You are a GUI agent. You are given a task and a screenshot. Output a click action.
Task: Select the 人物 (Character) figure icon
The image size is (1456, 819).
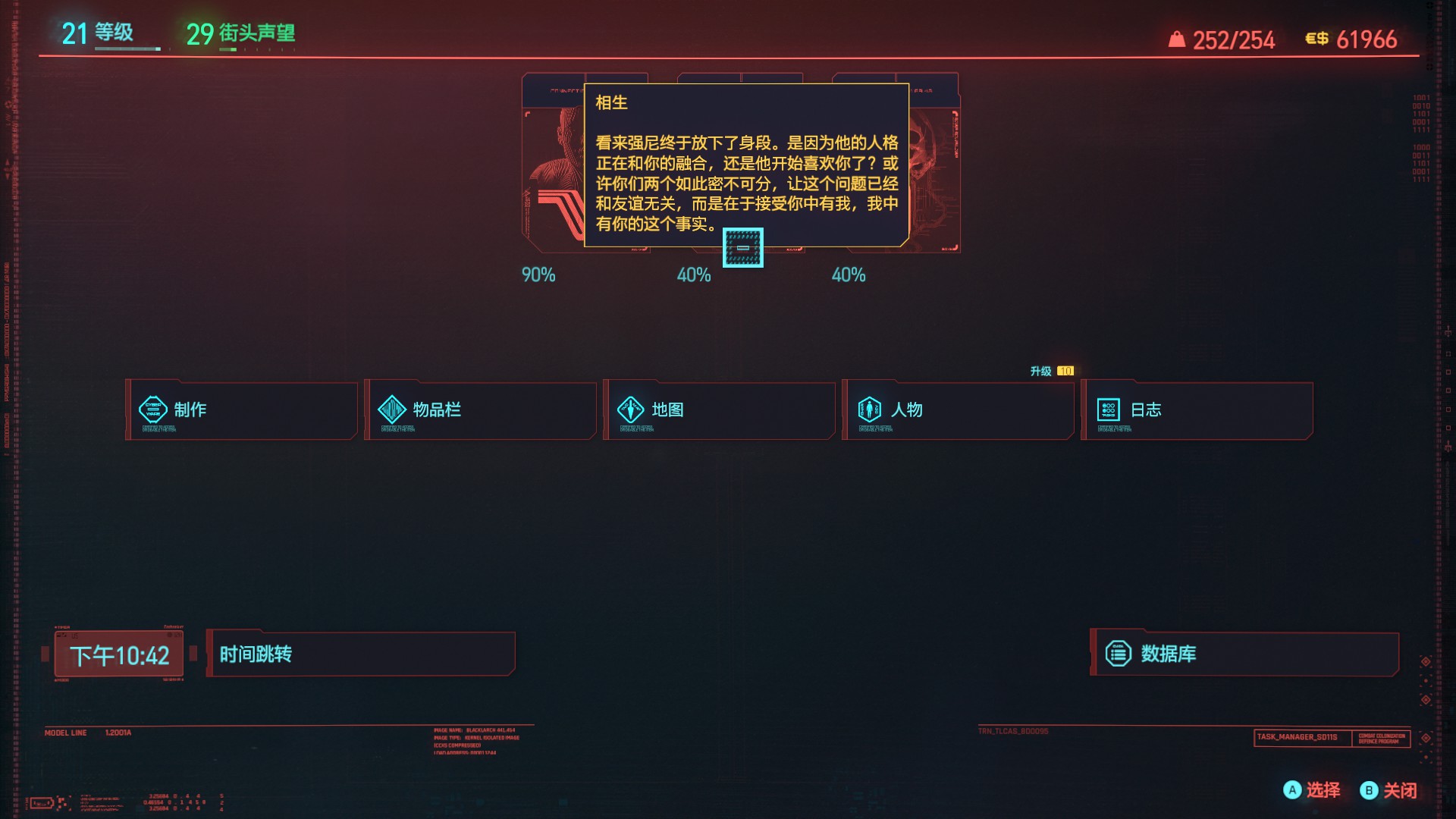tap(869, 409)
